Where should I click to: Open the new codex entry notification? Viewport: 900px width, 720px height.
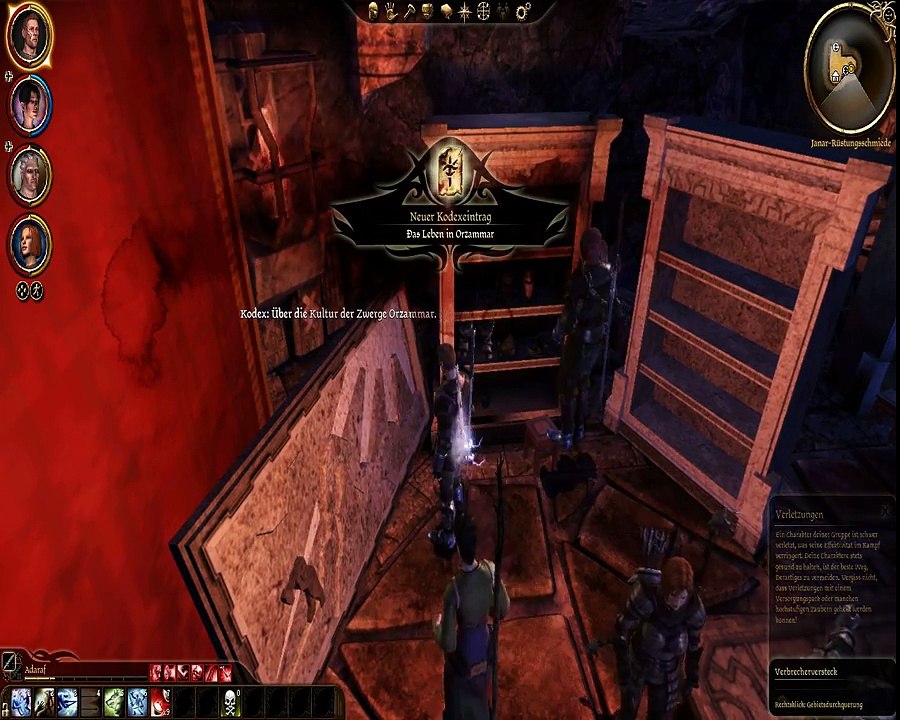453,196
